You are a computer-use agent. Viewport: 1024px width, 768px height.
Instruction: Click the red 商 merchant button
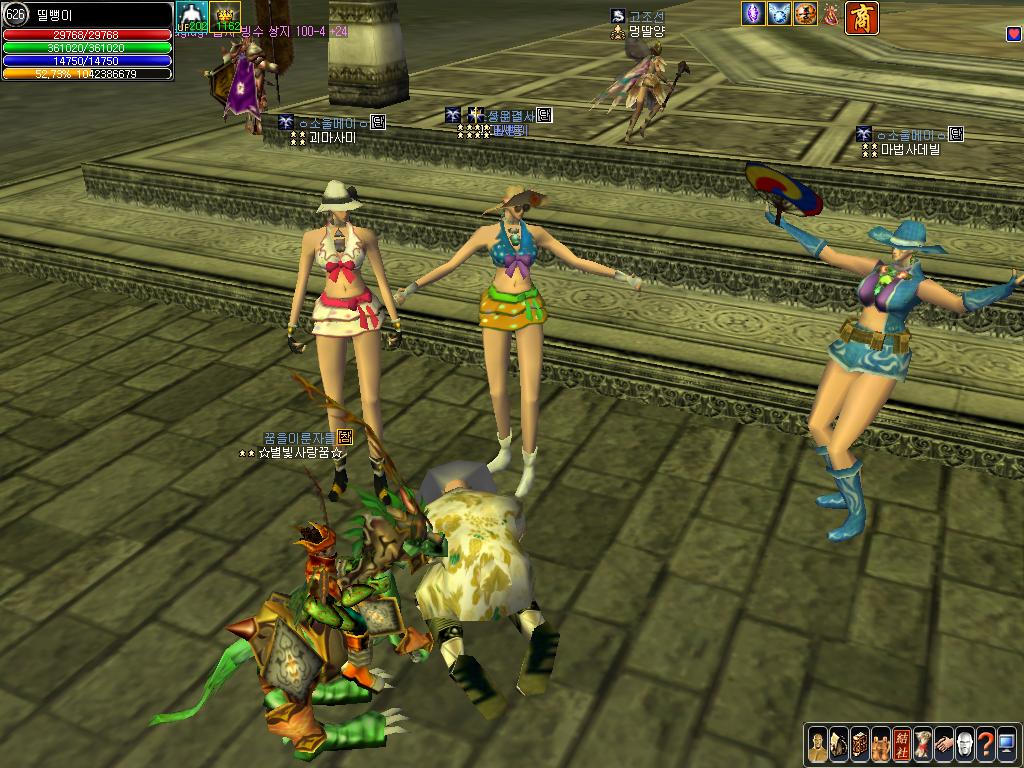coord(862,18)
